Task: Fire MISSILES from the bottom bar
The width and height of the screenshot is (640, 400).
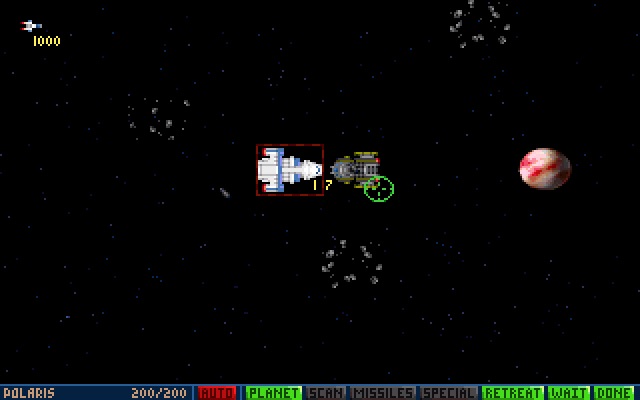Action: [382, 393]
